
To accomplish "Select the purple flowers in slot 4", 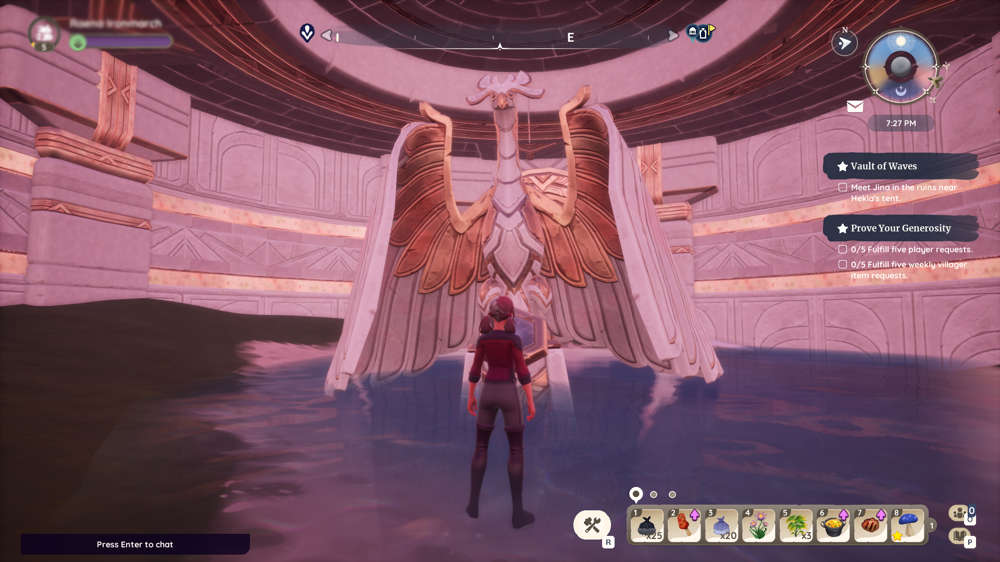I will click(760, 525).
